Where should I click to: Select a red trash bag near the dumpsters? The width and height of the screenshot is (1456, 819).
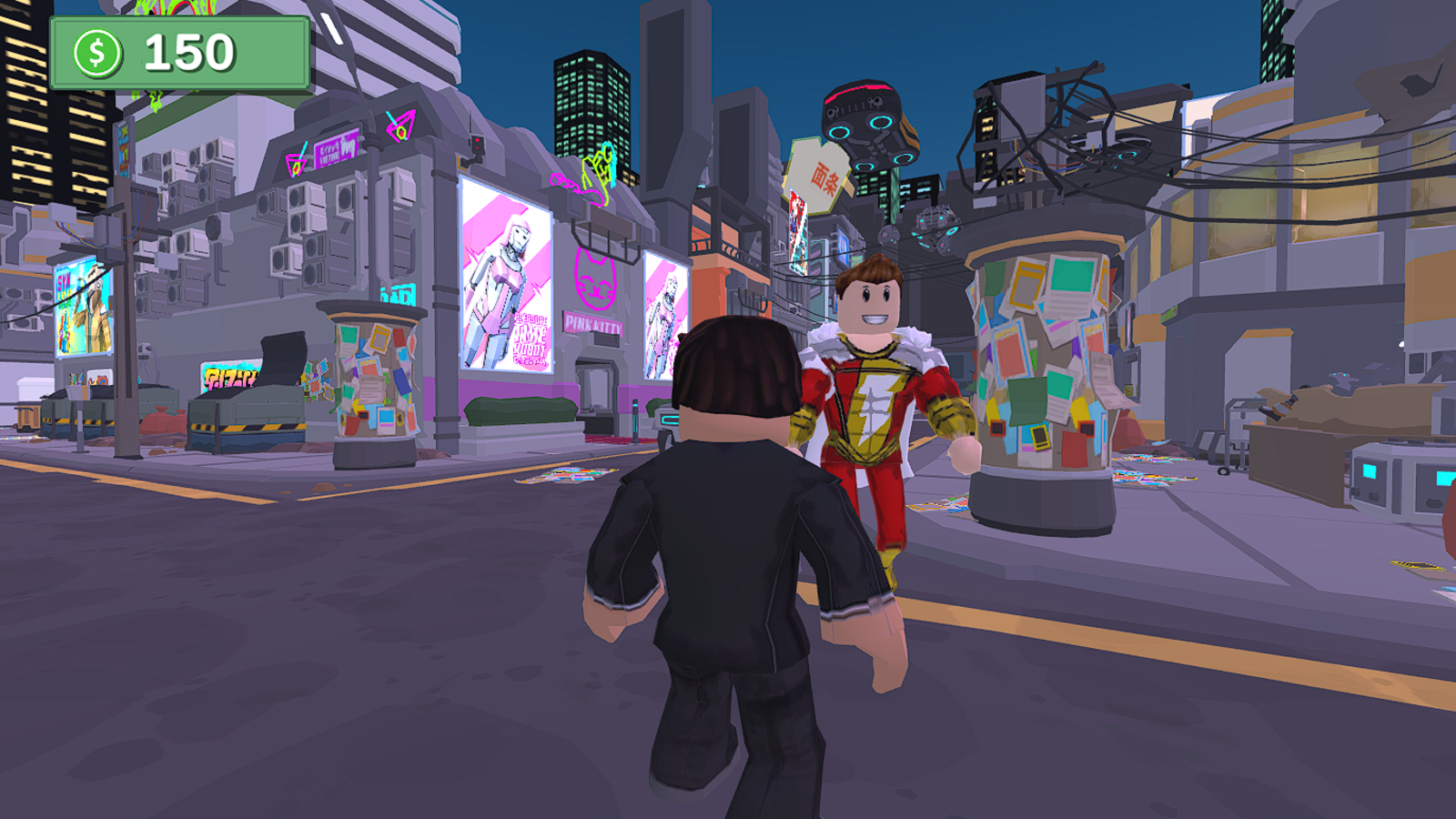[157, 419]
